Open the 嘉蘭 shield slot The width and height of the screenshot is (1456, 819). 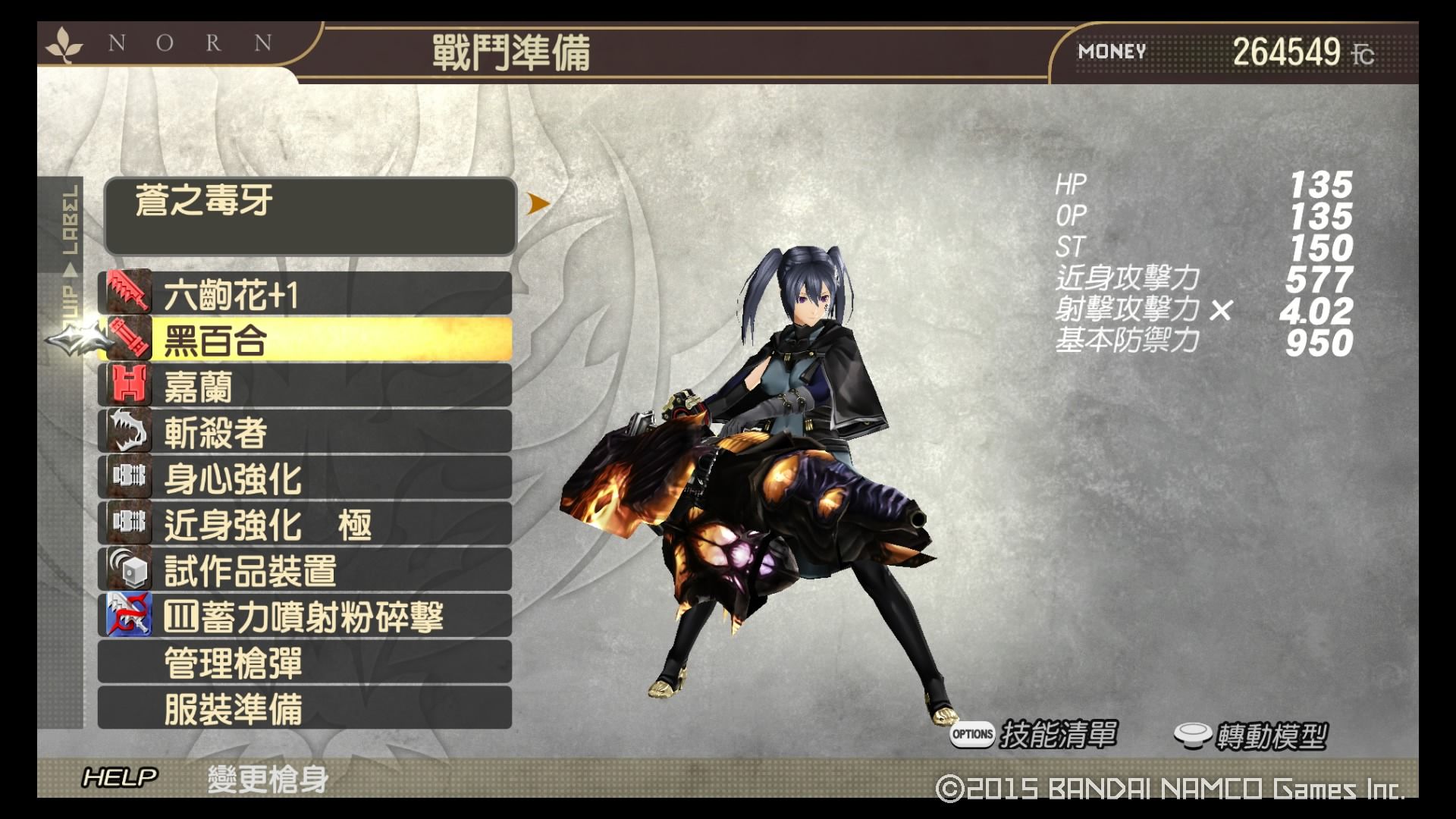[305, 386]
